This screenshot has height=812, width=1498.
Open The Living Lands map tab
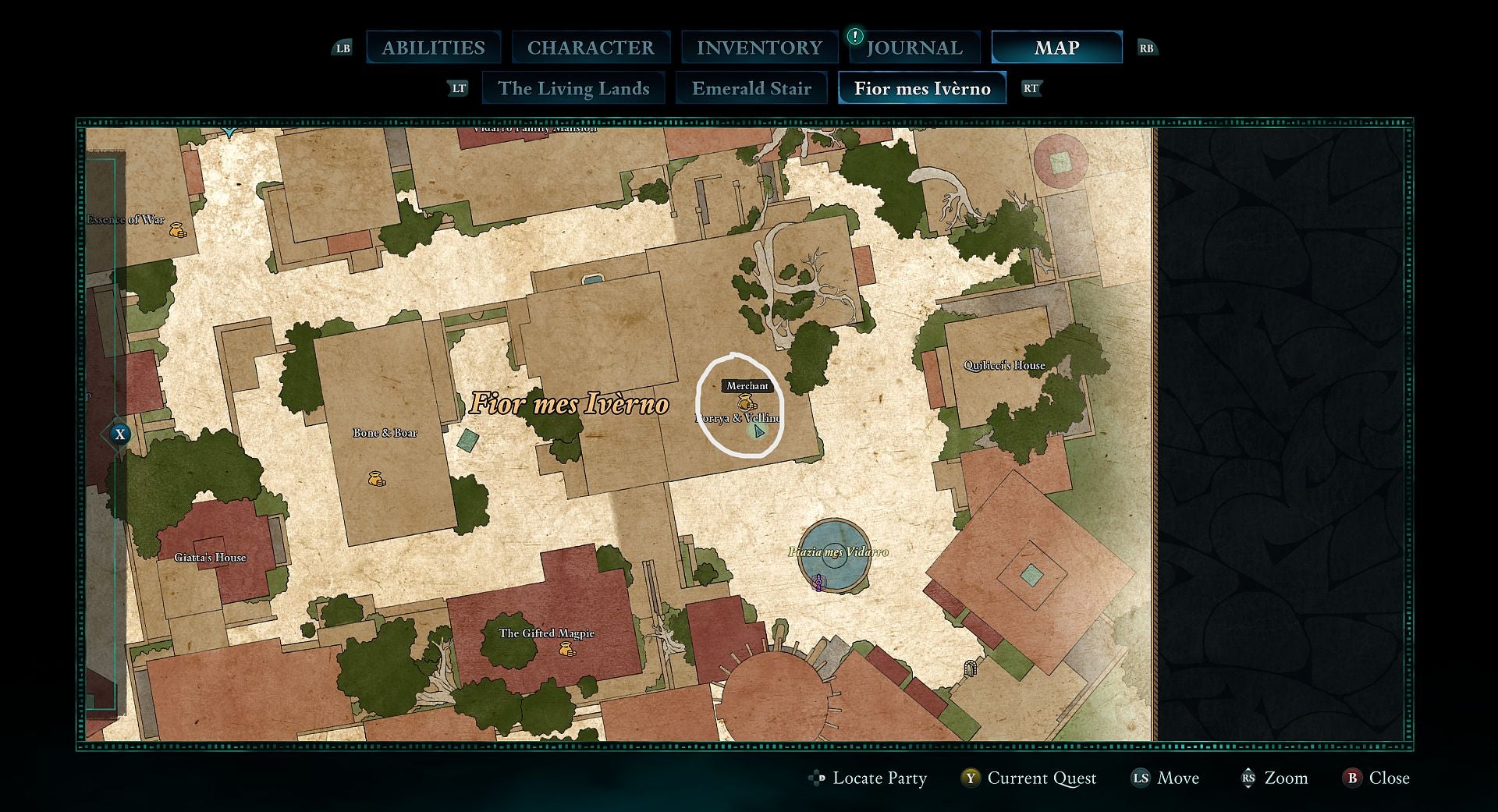coord(574,88)
